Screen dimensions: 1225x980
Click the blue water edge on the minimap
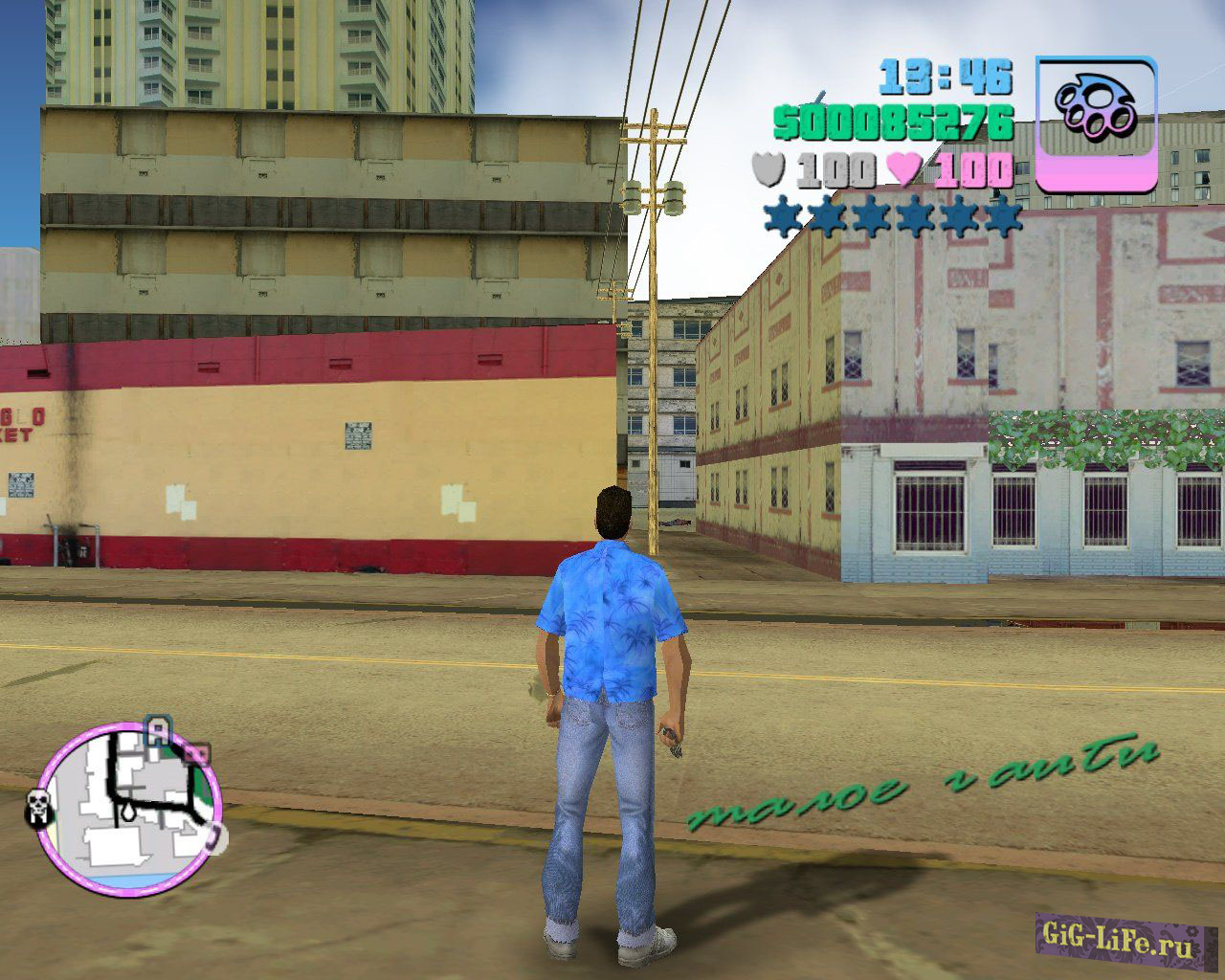(131, 881)
